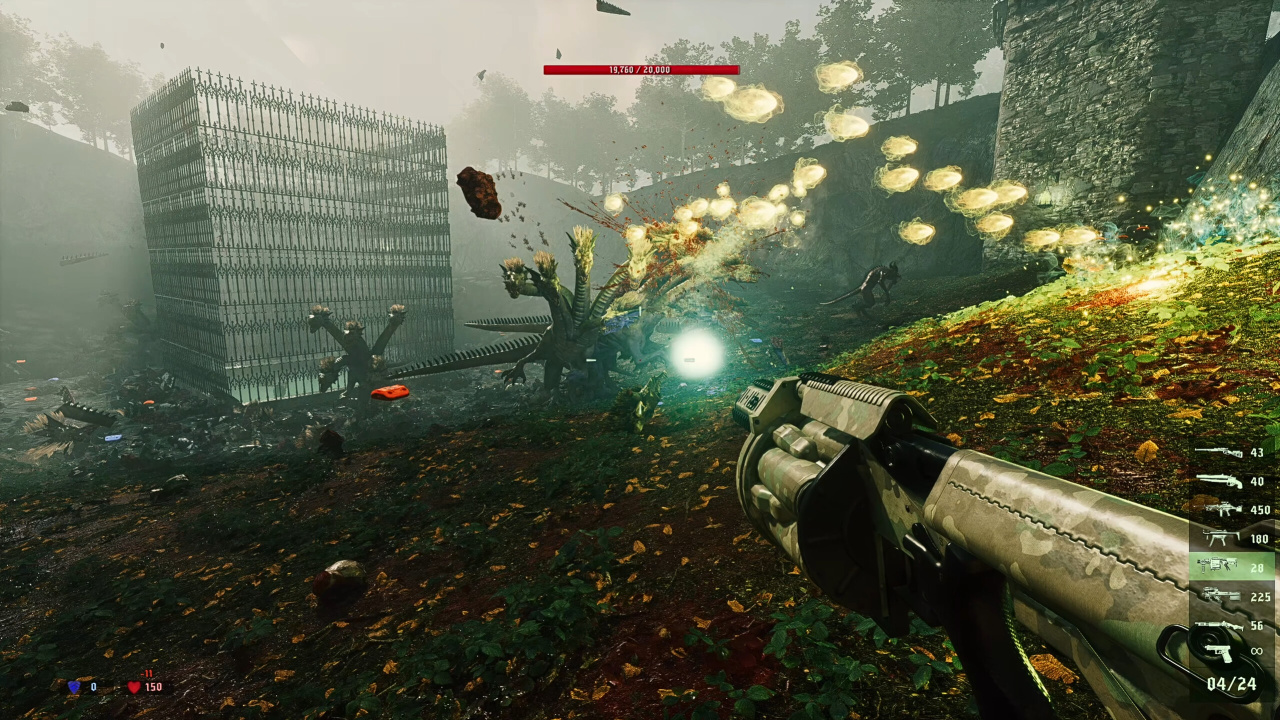Pick the pump shotgun with 56 shells

click(1219, 626)
